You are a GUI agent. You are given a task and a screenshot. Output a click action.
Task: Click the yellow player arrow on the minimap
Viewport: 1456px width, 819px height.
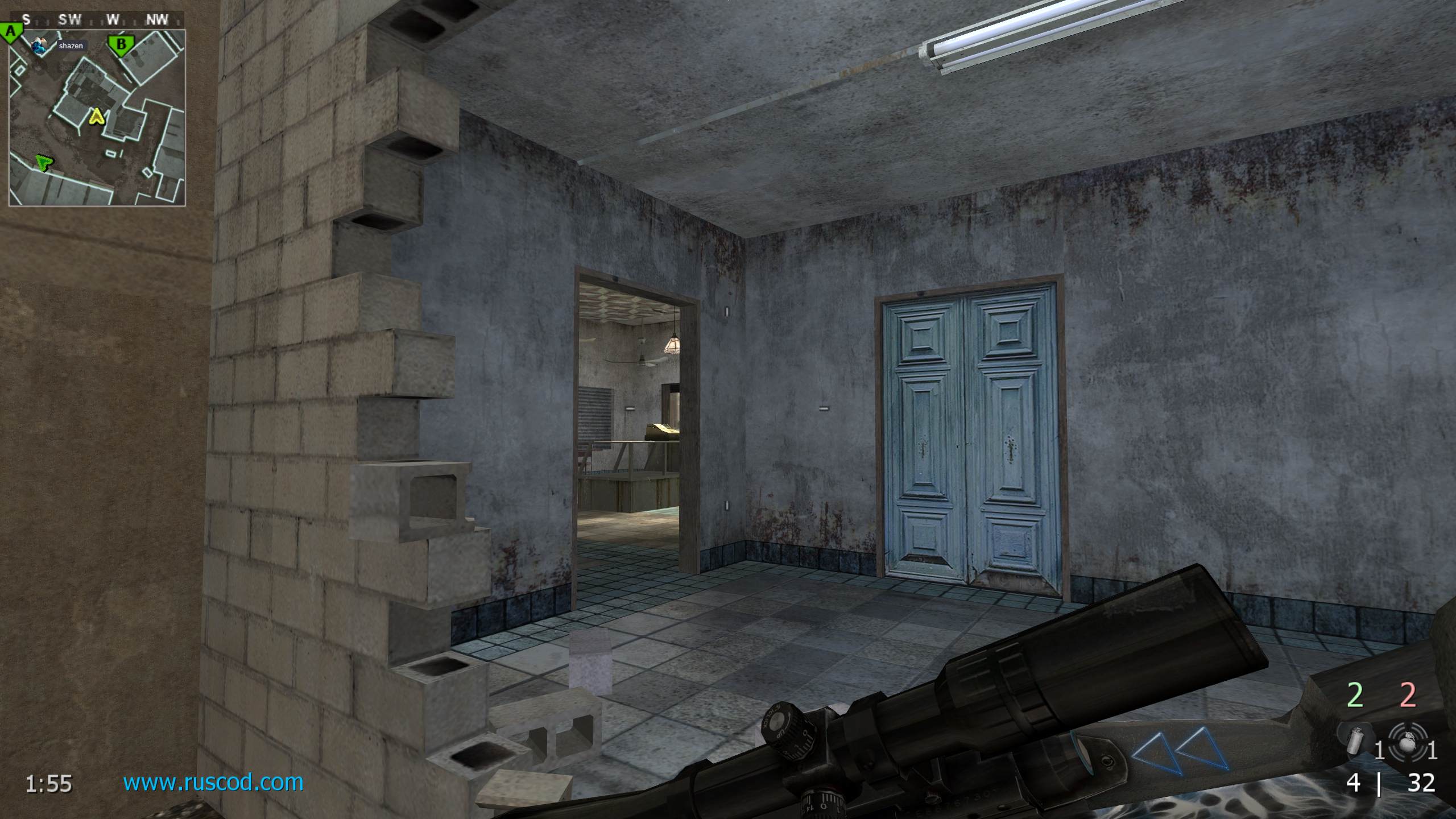click(x=97, y=117)
